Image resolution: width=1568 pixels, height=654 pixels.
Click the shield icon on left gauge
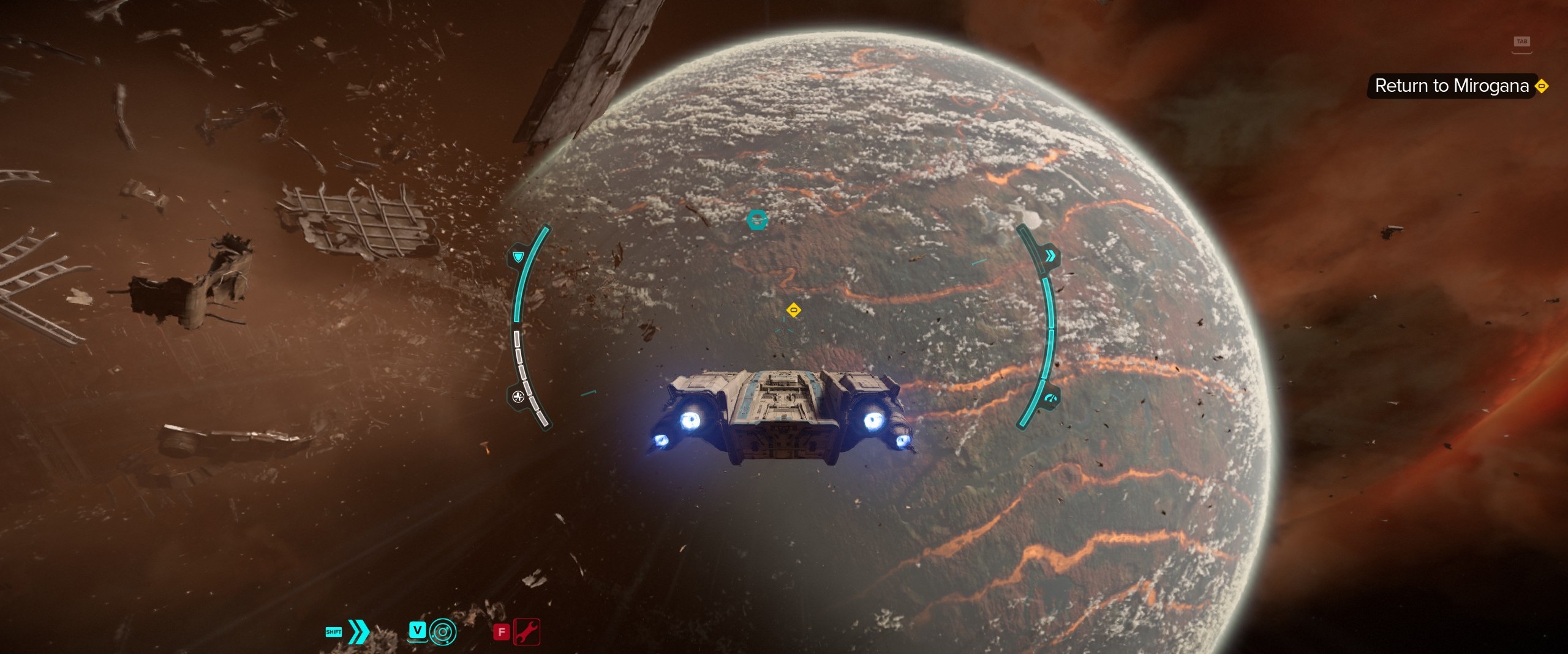[x=518, y=256]
